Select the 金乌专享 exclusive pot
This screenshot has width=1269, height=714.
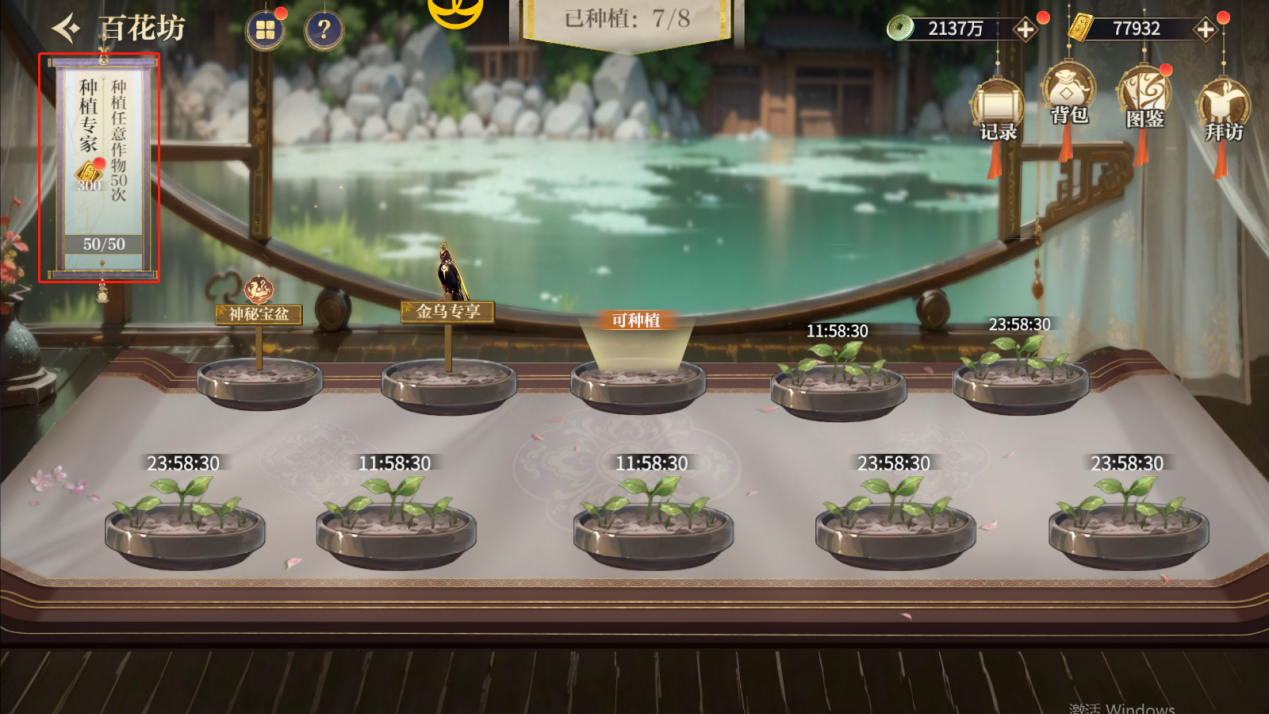tap(448, 384)
